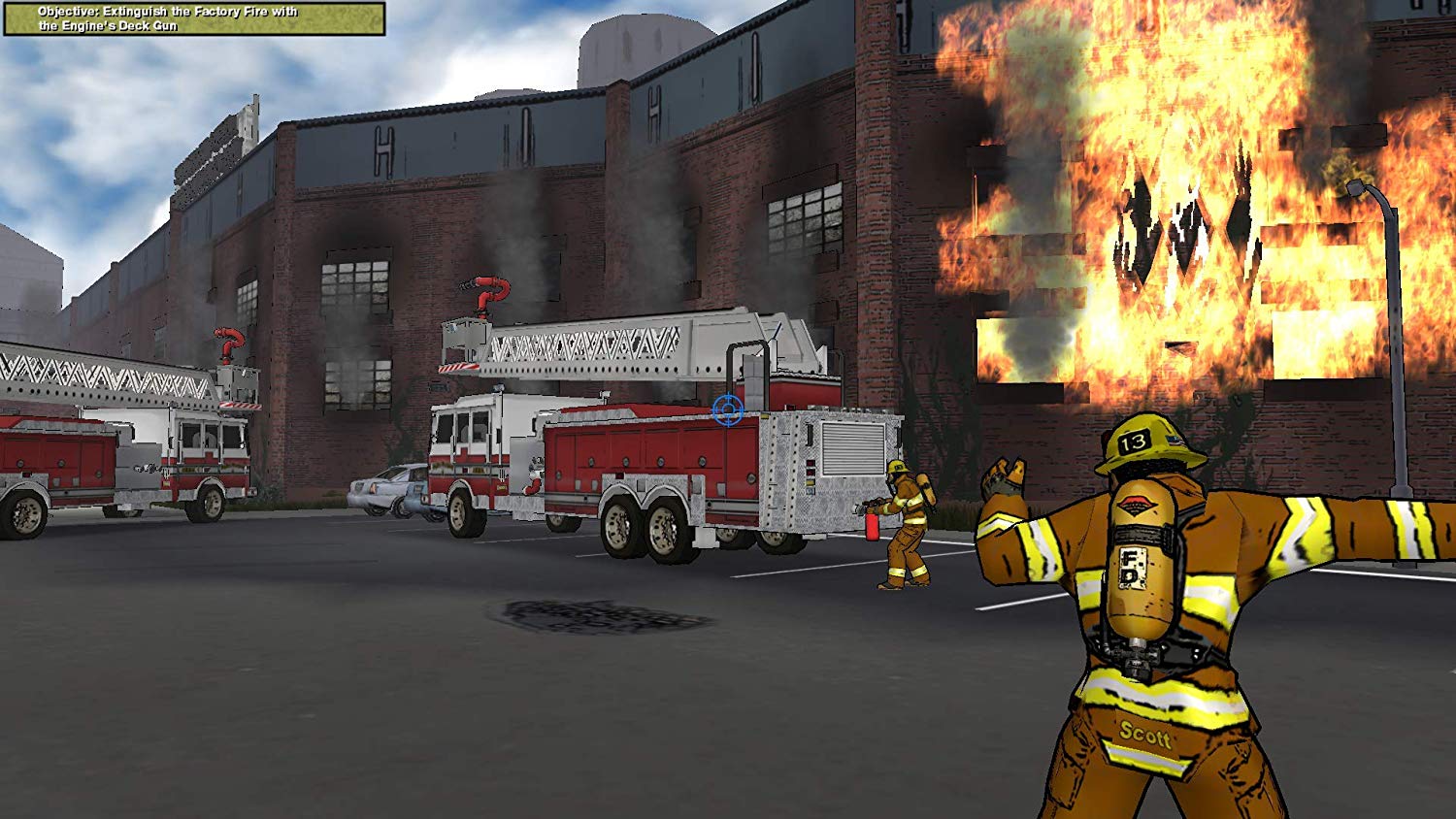Viewport: 1456px width, 819px height.
Task: Select firefighter Scott's helmet number 13
Action: click(x=1134, y=443)
